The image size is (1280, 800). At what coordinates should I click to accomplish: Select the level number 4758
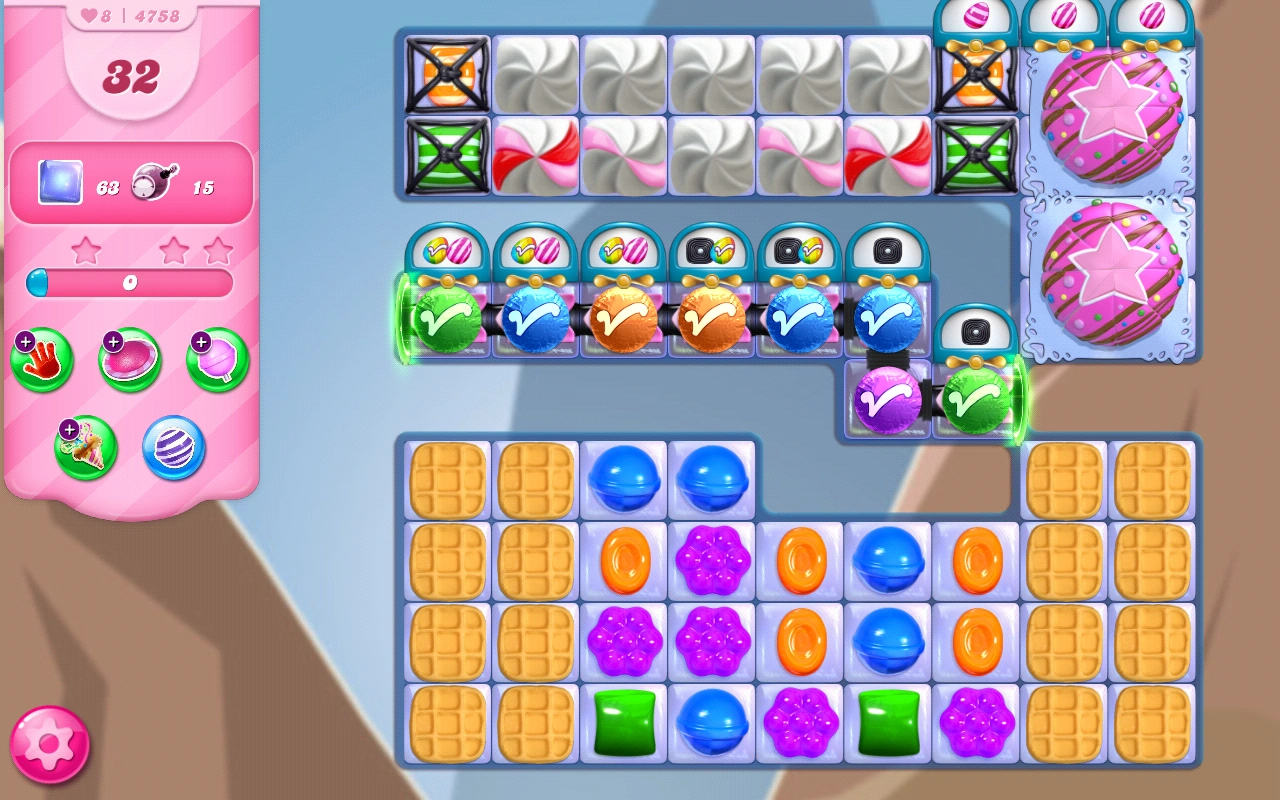click(x=155, y=15)
